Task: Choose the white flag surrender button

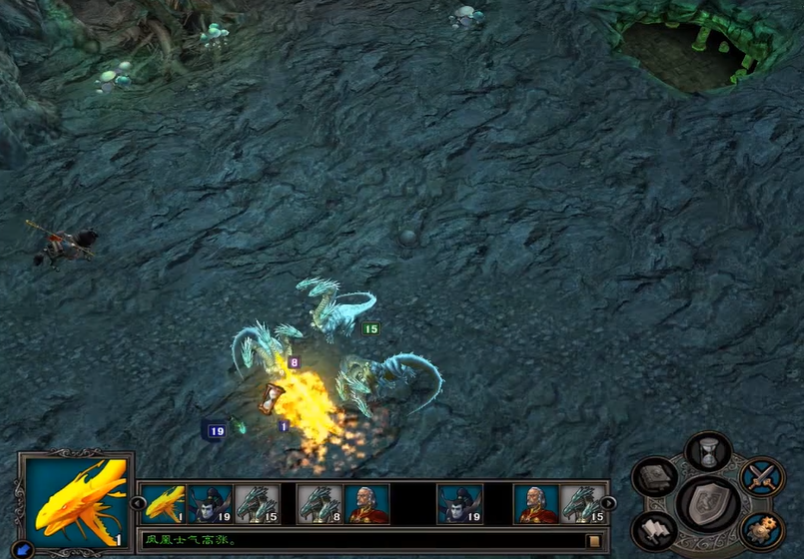Action: 655,530
